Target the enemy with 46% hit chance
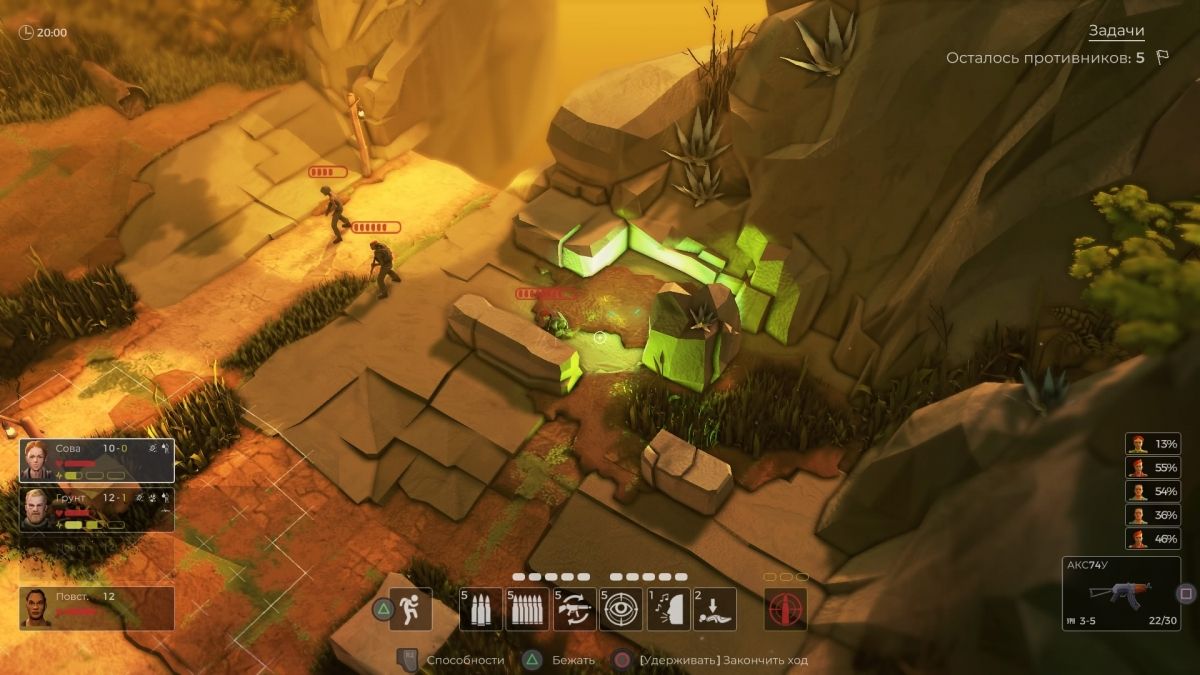The width and height of the screenshot is (1200, 675). [1151, 539]
